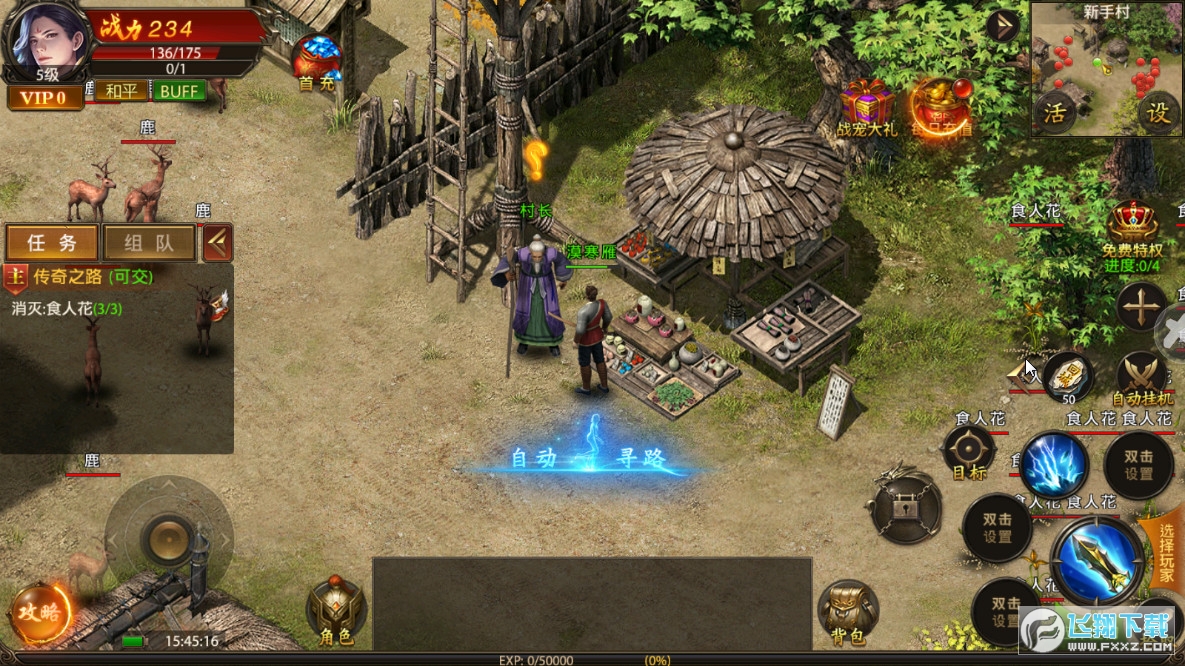Screen dimensions: 1185x666
Task: Toggle 自动挂机 auto-battle crossed swords
Action: (x=1141, y=377)
